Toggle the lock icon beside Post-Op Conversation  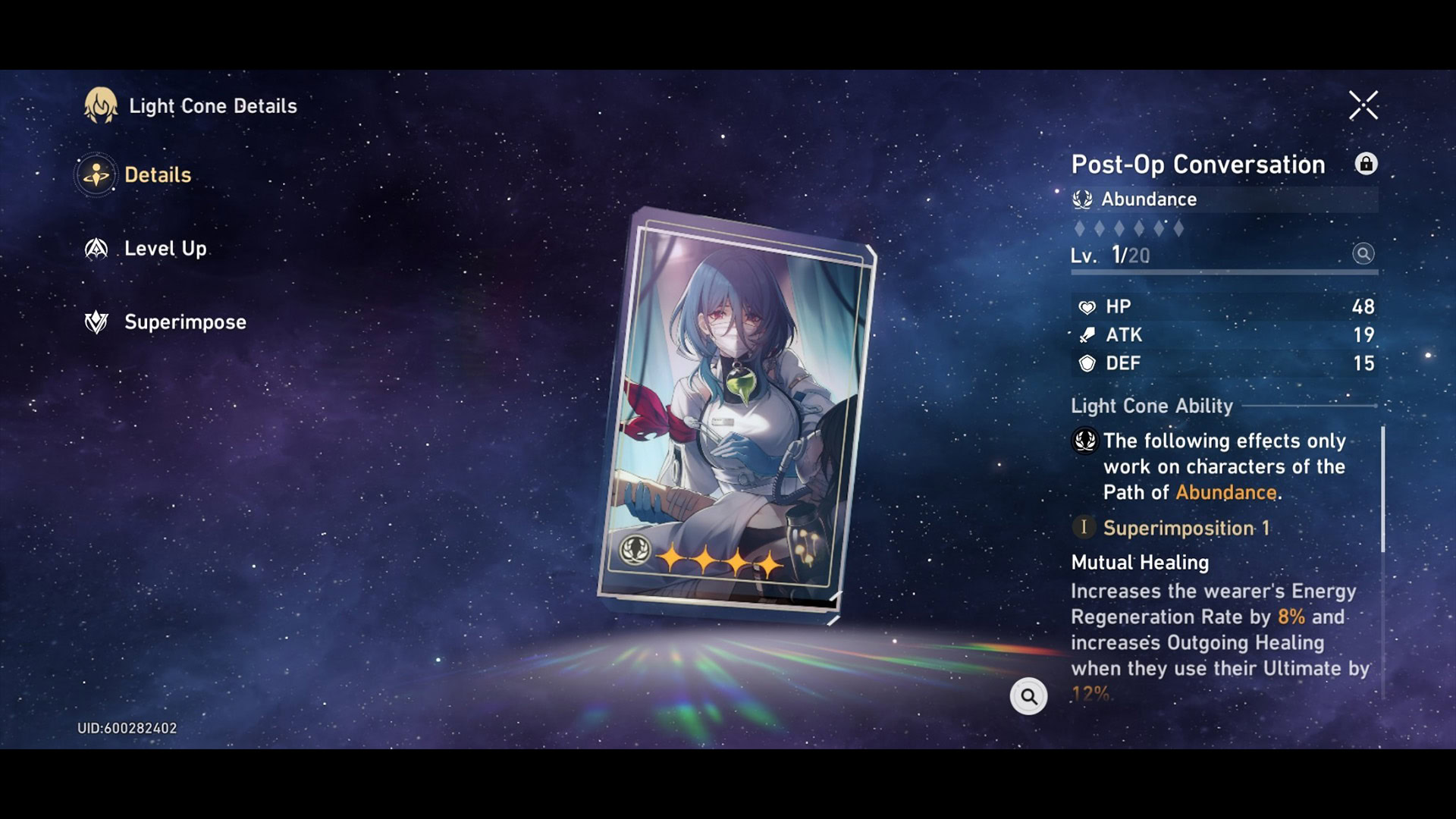(1366, 164)
